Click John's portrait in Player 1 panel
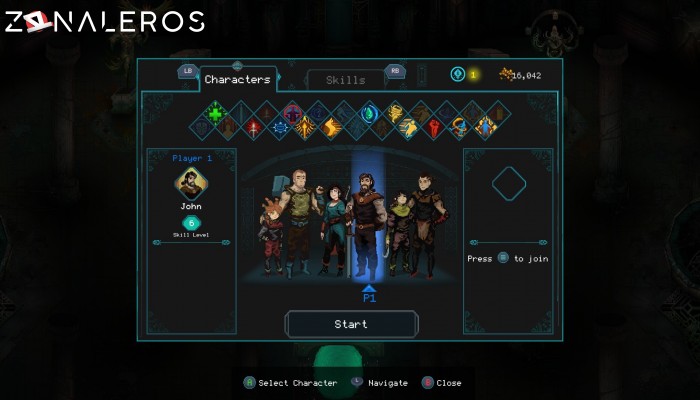 pos(190,183)
